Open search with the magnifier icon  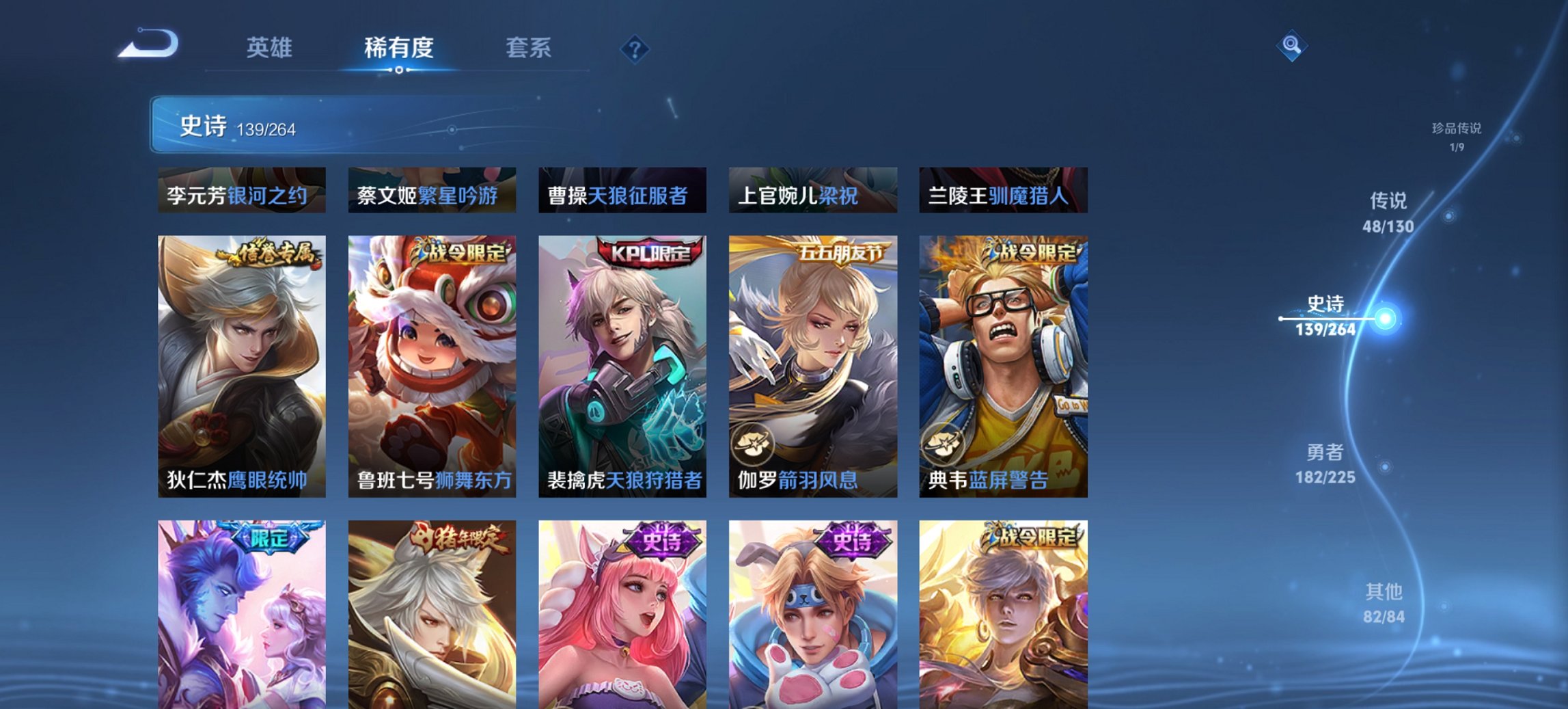point(1291,46)
